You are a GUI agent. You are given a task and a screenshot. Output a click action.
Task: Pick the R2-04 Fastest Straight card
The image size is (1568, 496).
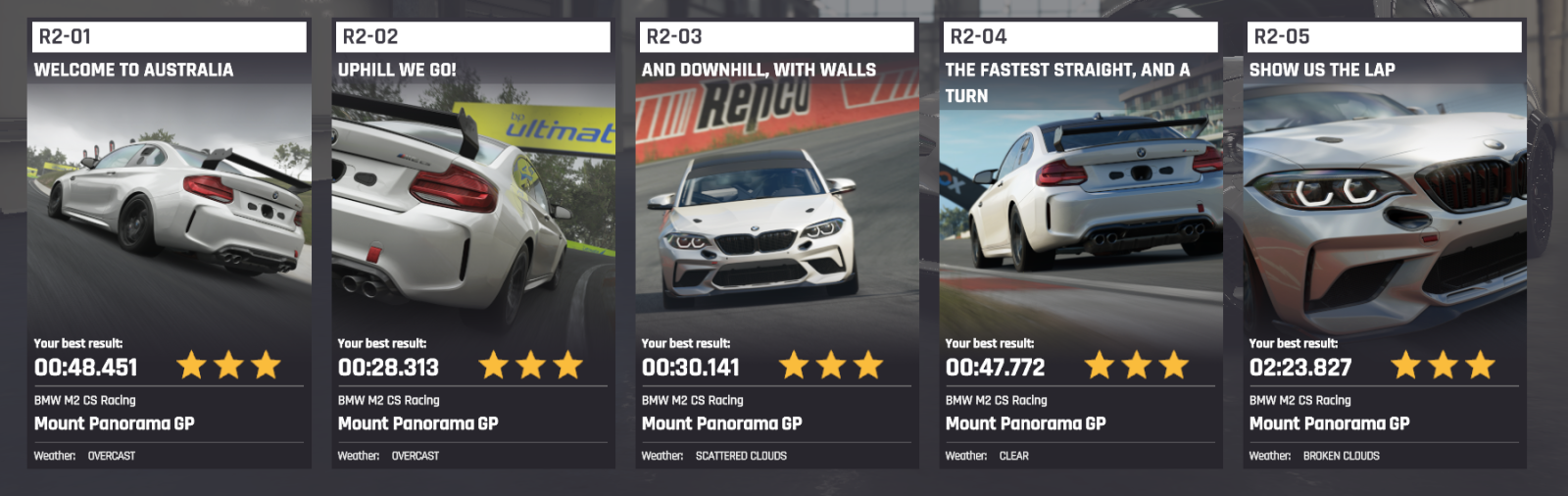pyautogui.click(x=1080, y=245)
